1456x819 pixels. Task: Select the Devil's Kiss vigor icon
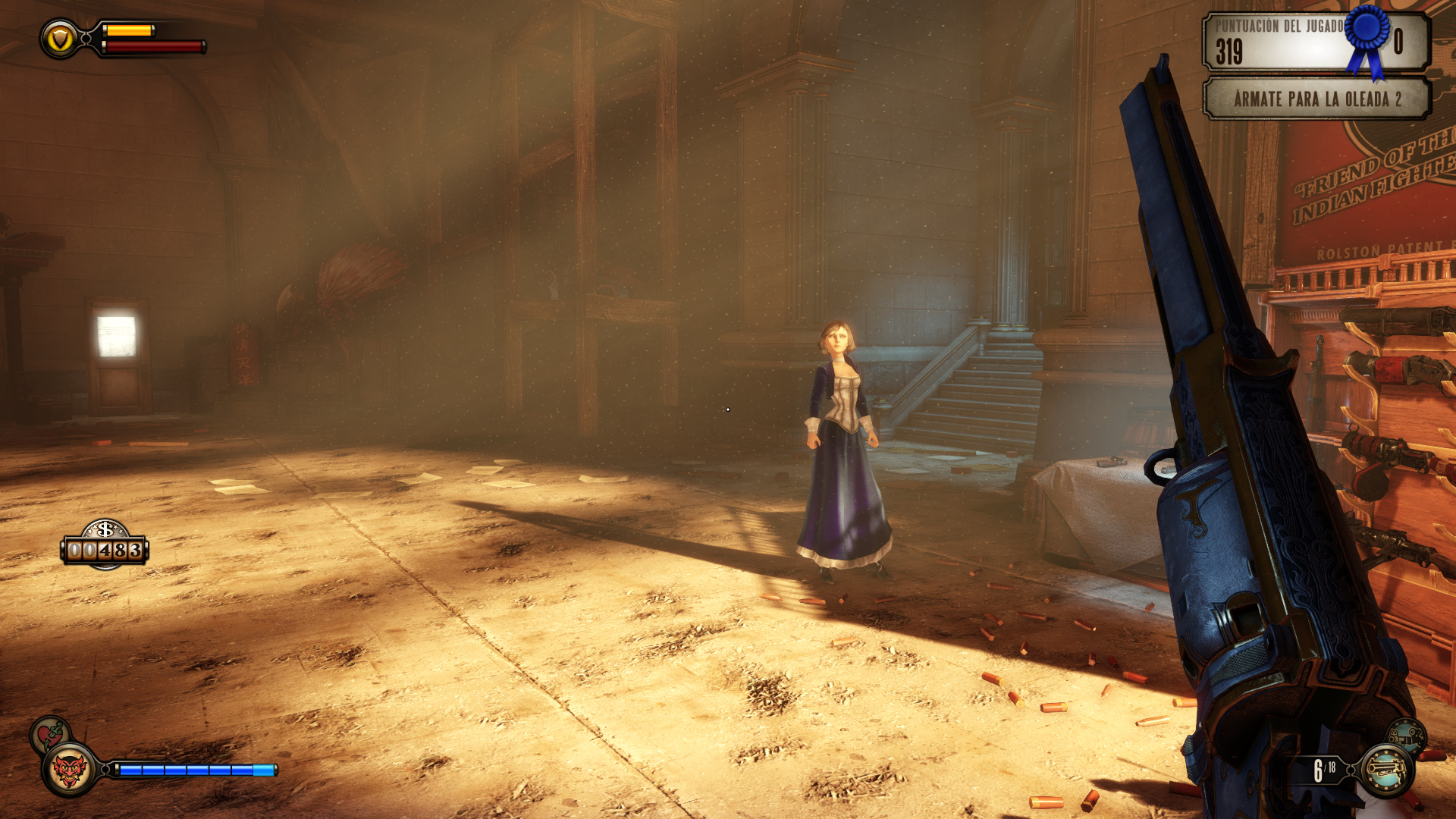[x=70, y=770]
